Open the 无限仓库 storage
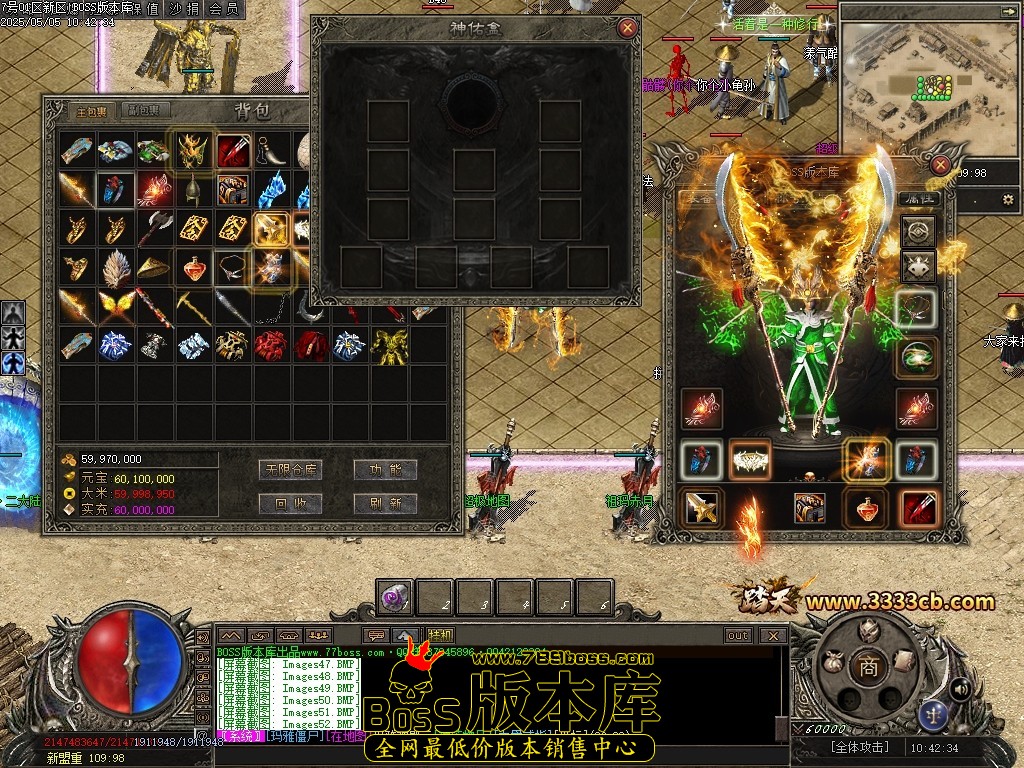The height and width of the screenshot is (768, 1024). pyautogui.click(x=290, y=469)
